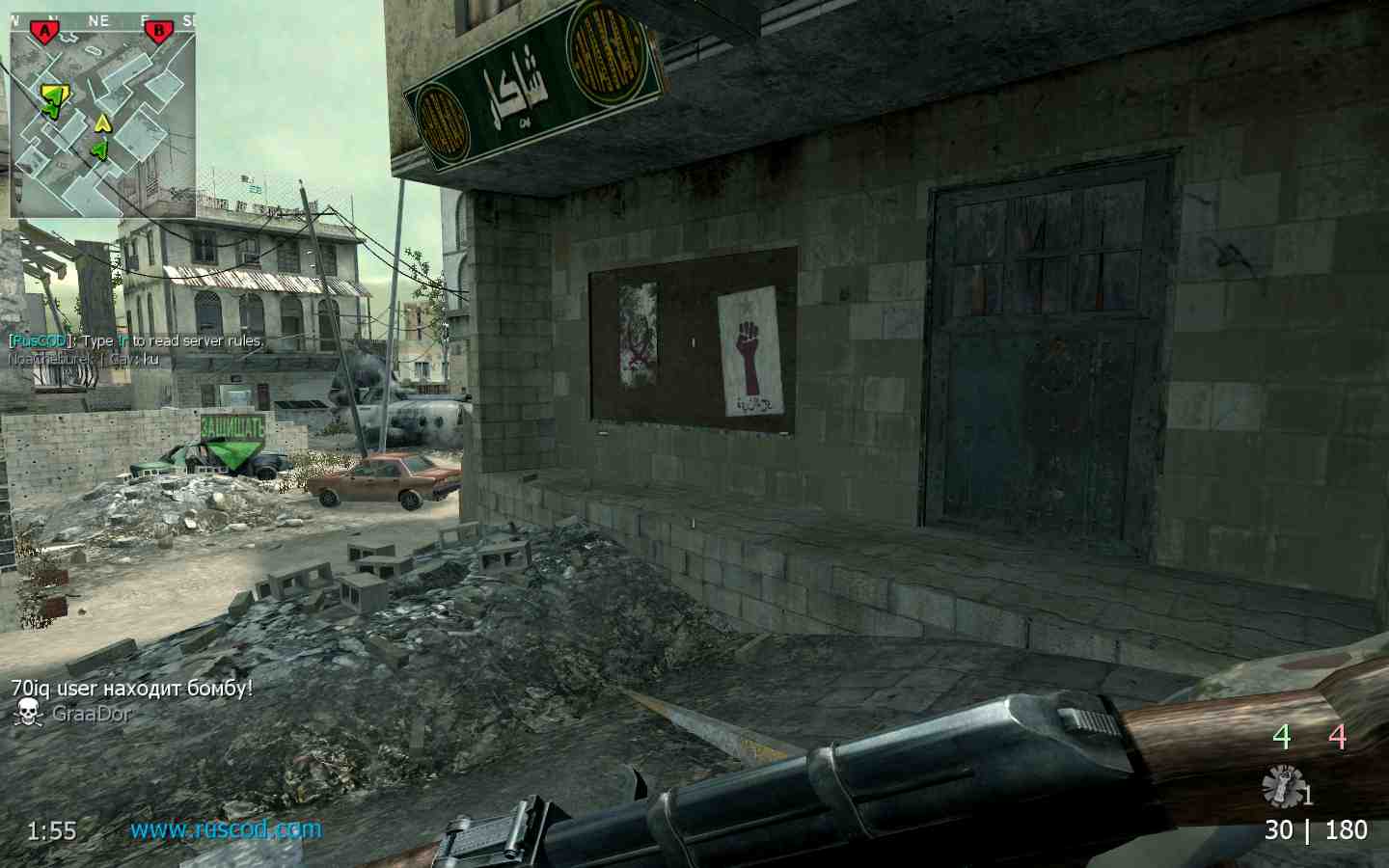Click the yellow player arrow on minimap

[x=102, y=122]
